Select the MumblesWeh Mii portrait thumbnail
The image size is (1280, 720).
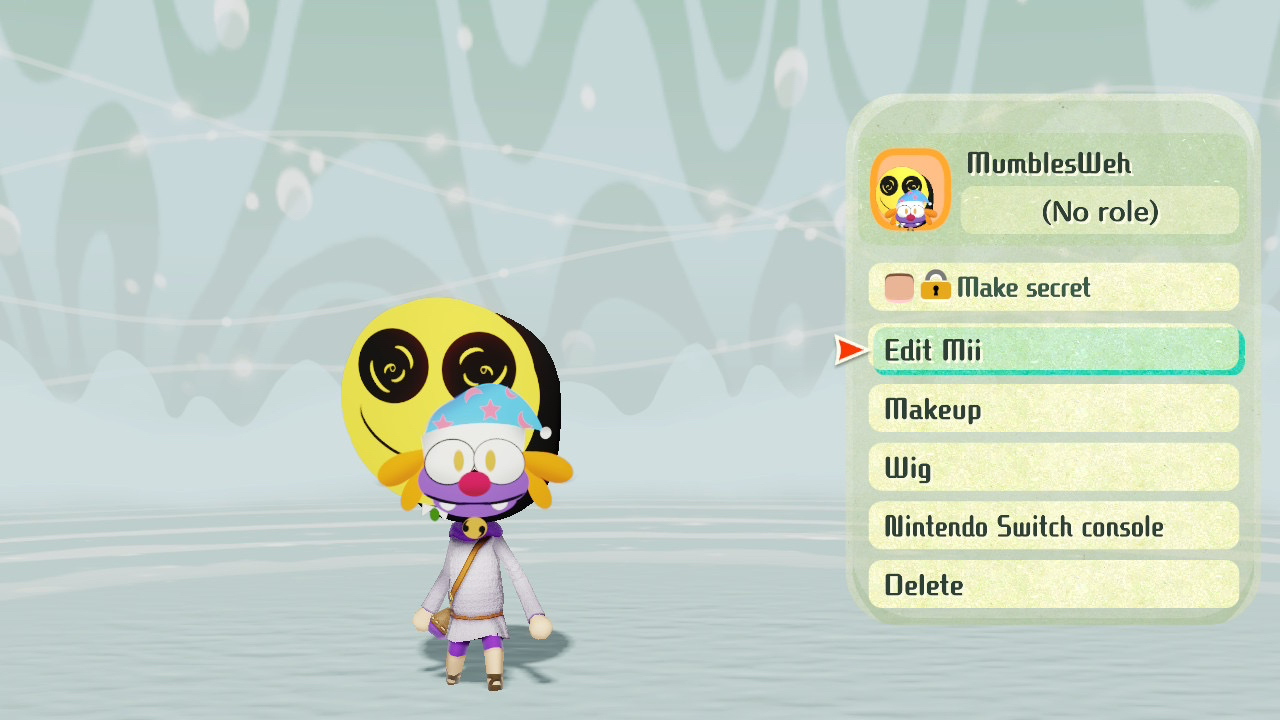(x=910, y=190)
